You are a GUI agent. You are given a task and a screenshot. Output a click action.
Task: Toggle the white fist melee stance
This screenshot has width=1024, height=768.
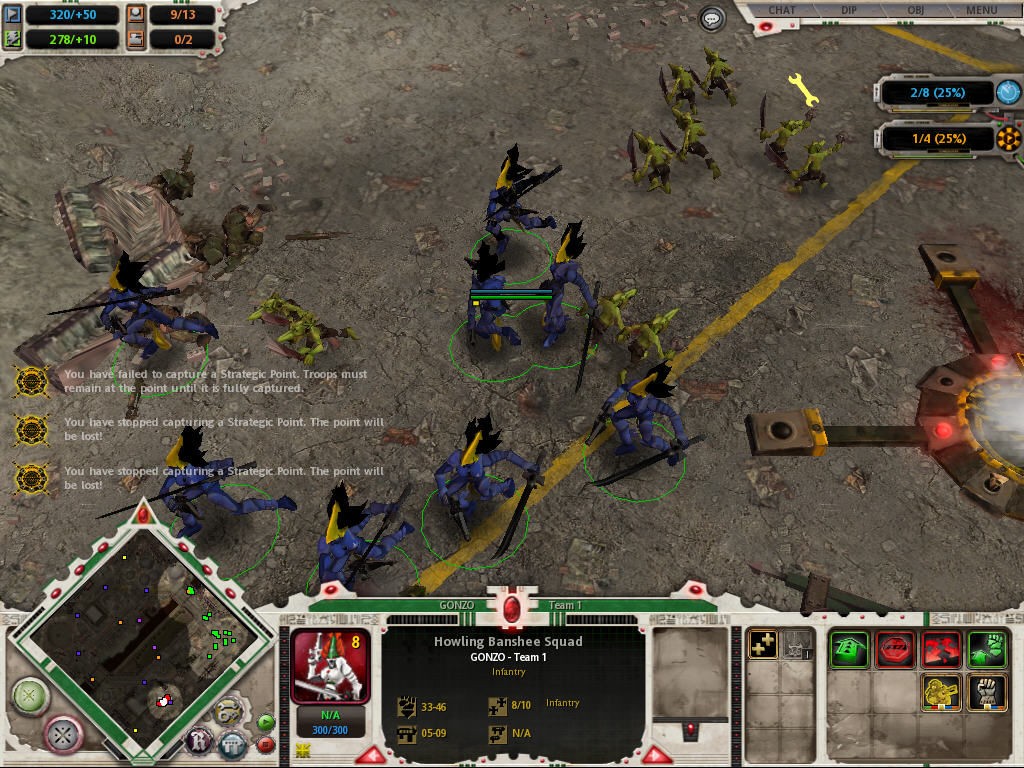click(x=987, y=693)
